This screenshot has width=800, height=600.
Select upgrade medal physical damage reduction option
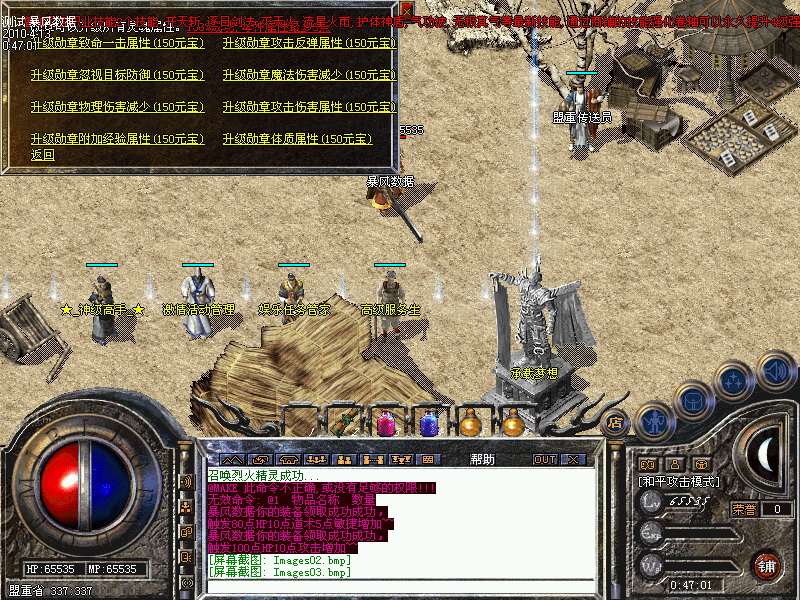pyautogui.click(x=116, y=107)
